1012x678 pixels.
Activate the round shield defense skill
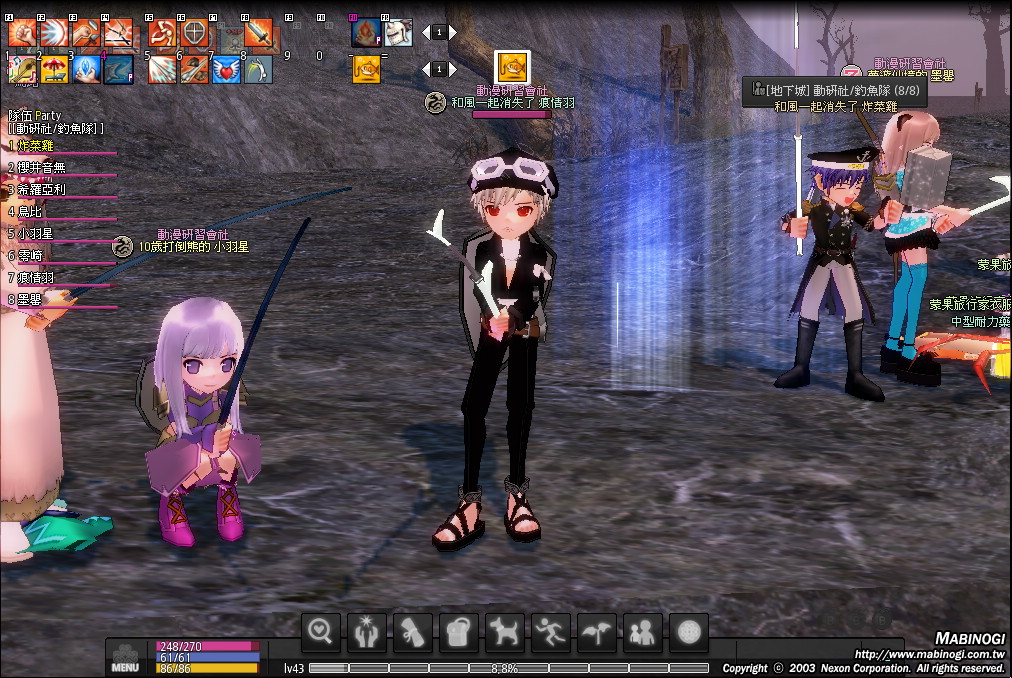(195, 33)
